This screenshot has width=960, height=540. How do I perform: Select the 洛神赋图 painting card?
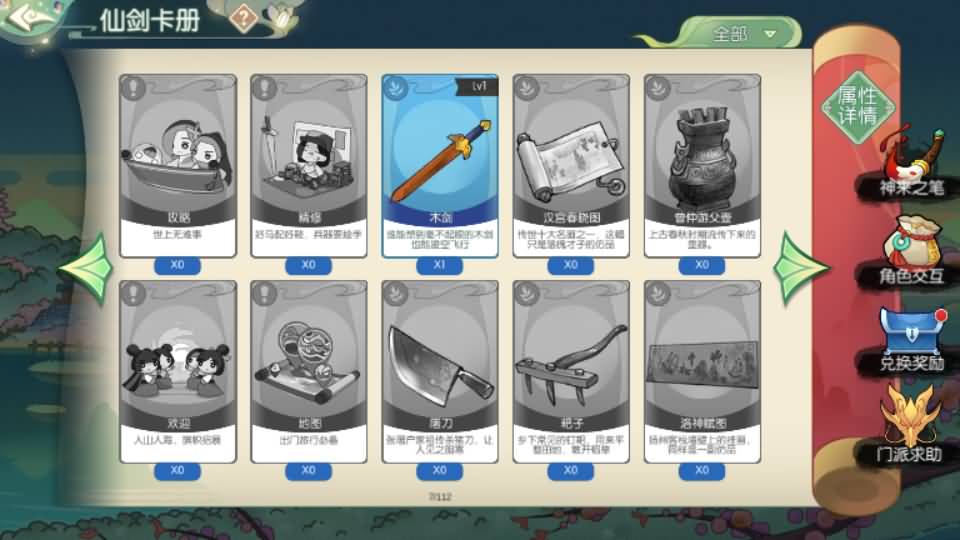point(702,370)
